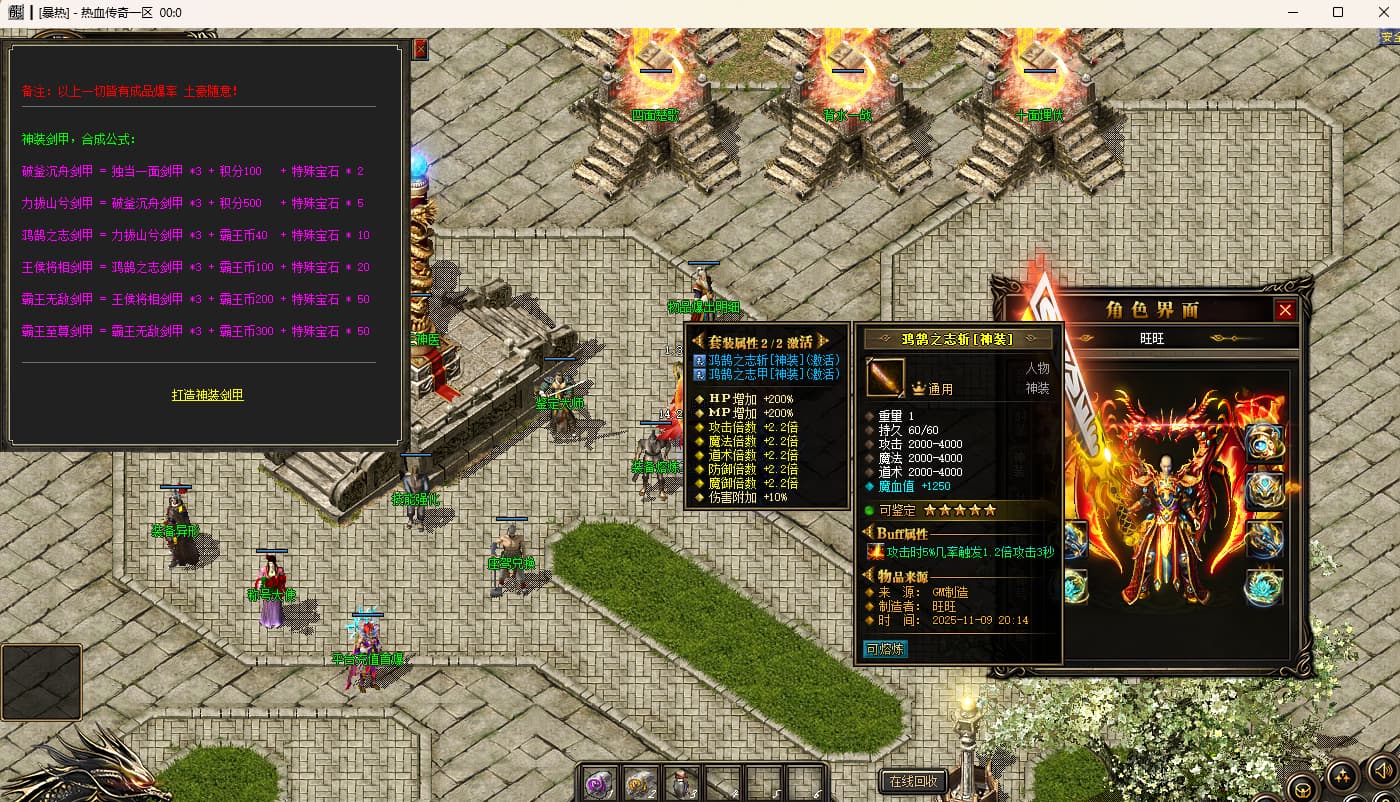
Task: Select the item in hotbar slot 3
Action: click(682, 783)
